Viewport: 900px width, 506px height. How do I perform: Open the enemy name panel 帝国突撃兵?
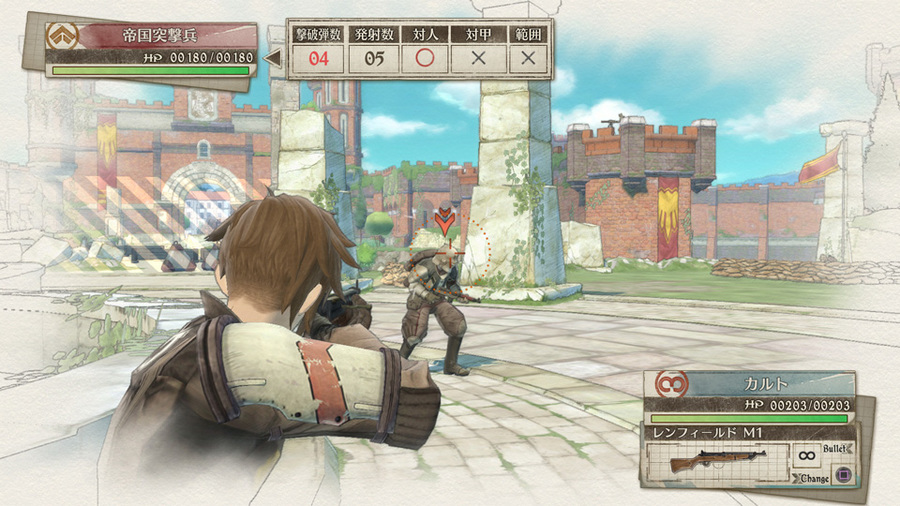coord(160,36)
